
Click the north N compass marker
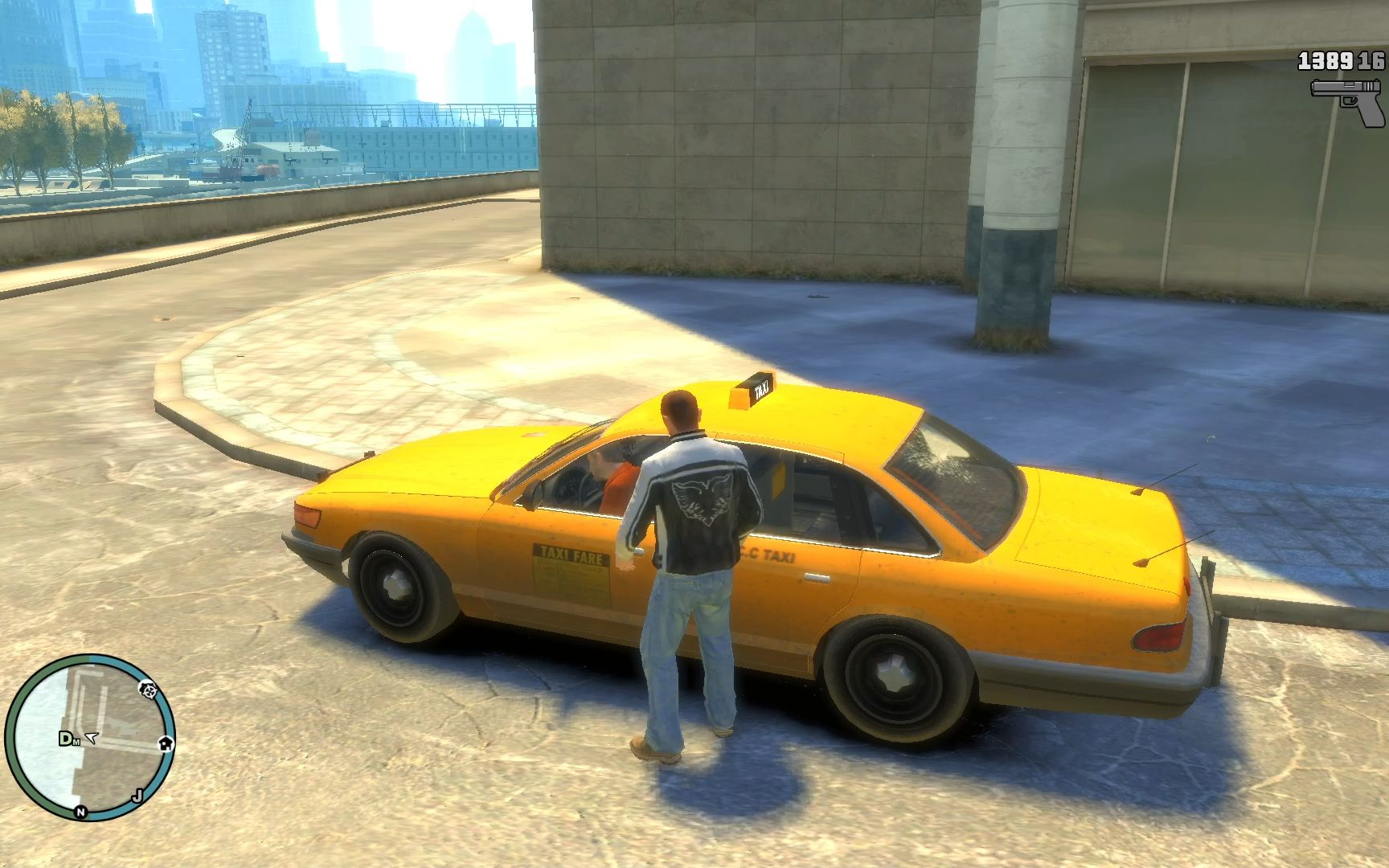tap(80, 812)
